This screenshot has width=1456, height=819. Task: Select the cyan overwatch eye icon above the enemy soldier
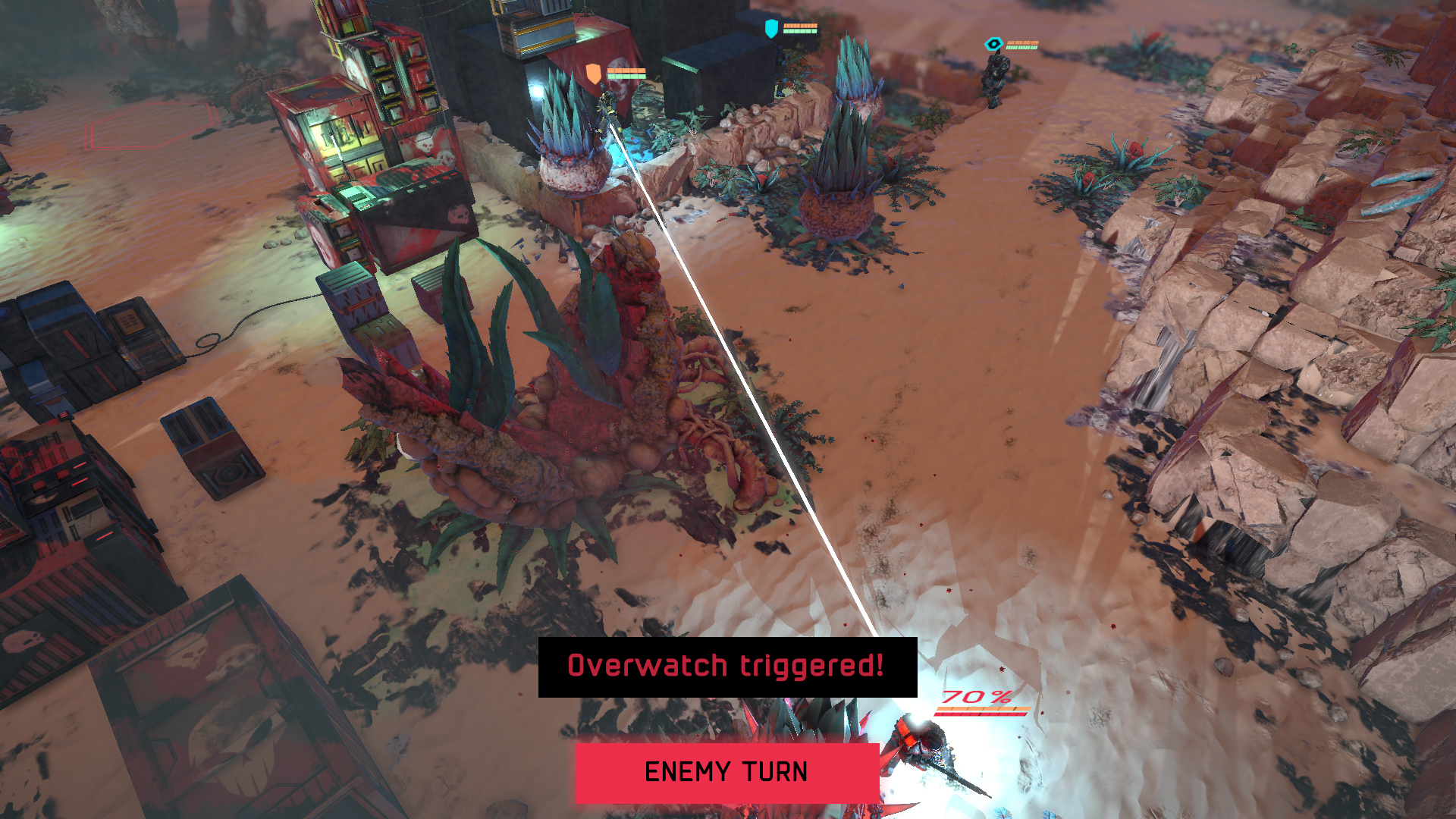tap(993, 45)
